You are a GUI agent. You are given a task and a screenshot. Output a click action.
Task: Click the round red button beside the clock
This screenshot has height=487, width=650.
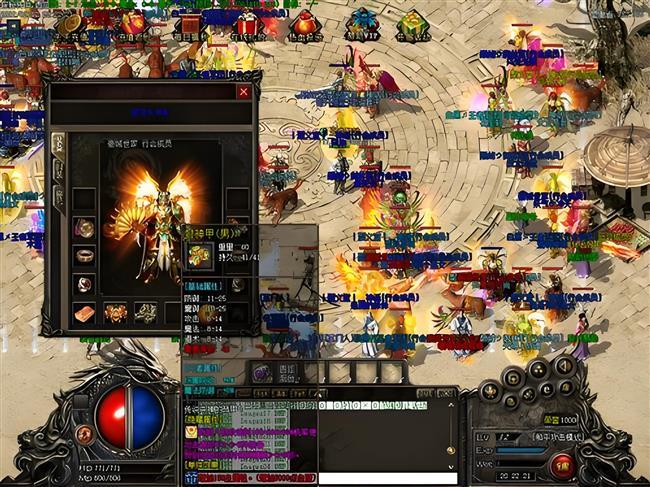point(562,463)
